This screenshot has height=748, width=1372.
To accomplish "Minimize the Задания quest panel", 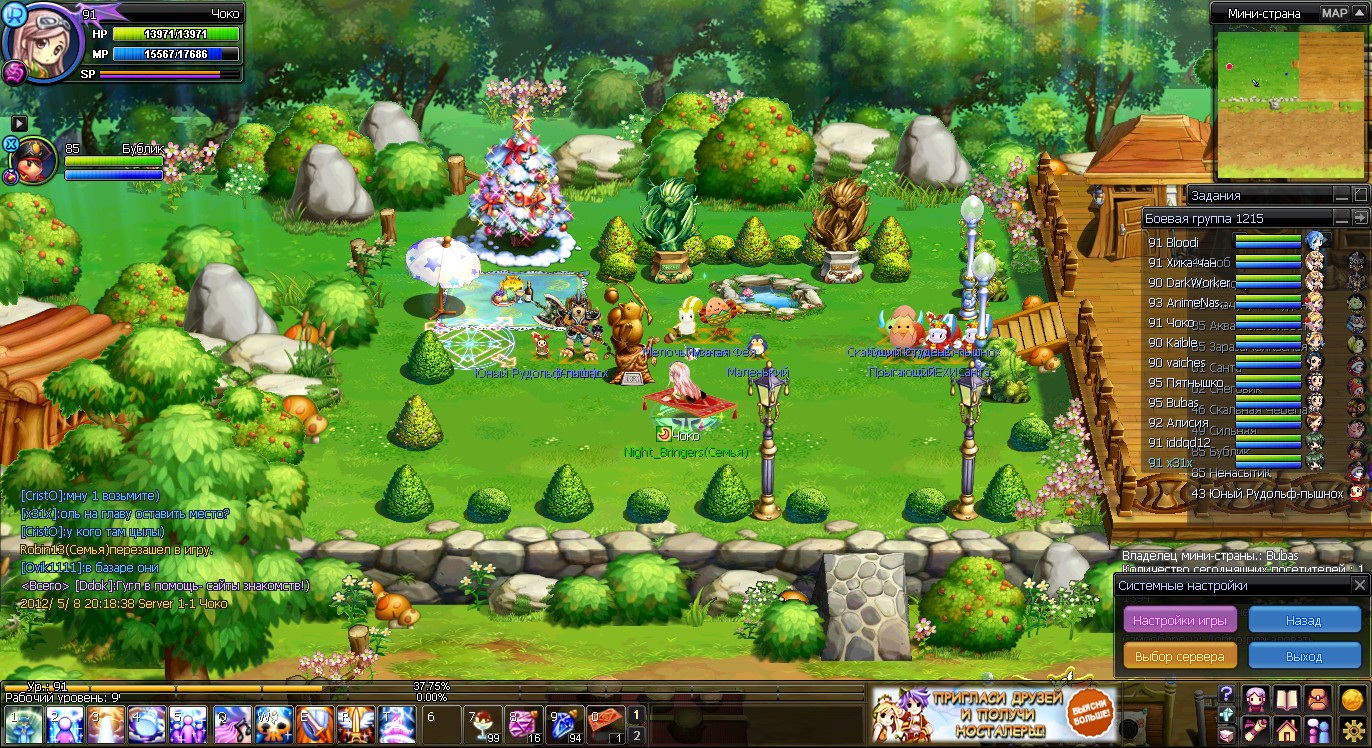I will [1341, 195].
